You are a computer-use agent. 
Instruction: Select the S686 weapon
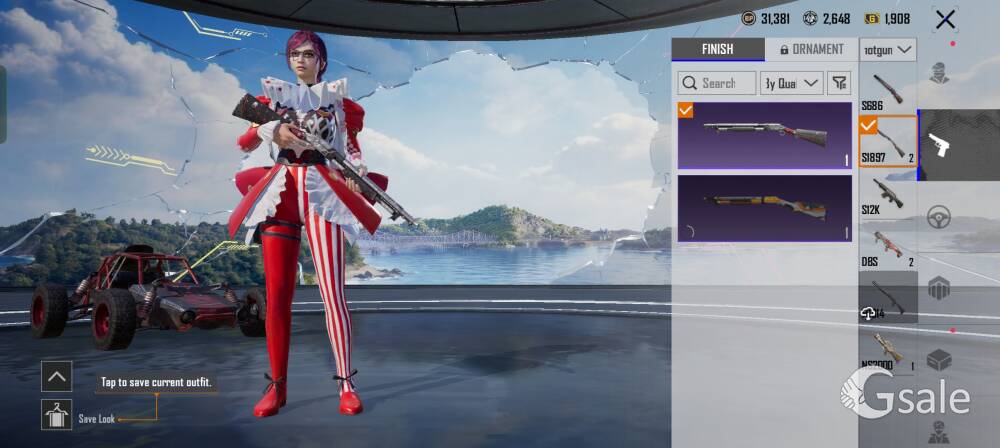[887, 90]
